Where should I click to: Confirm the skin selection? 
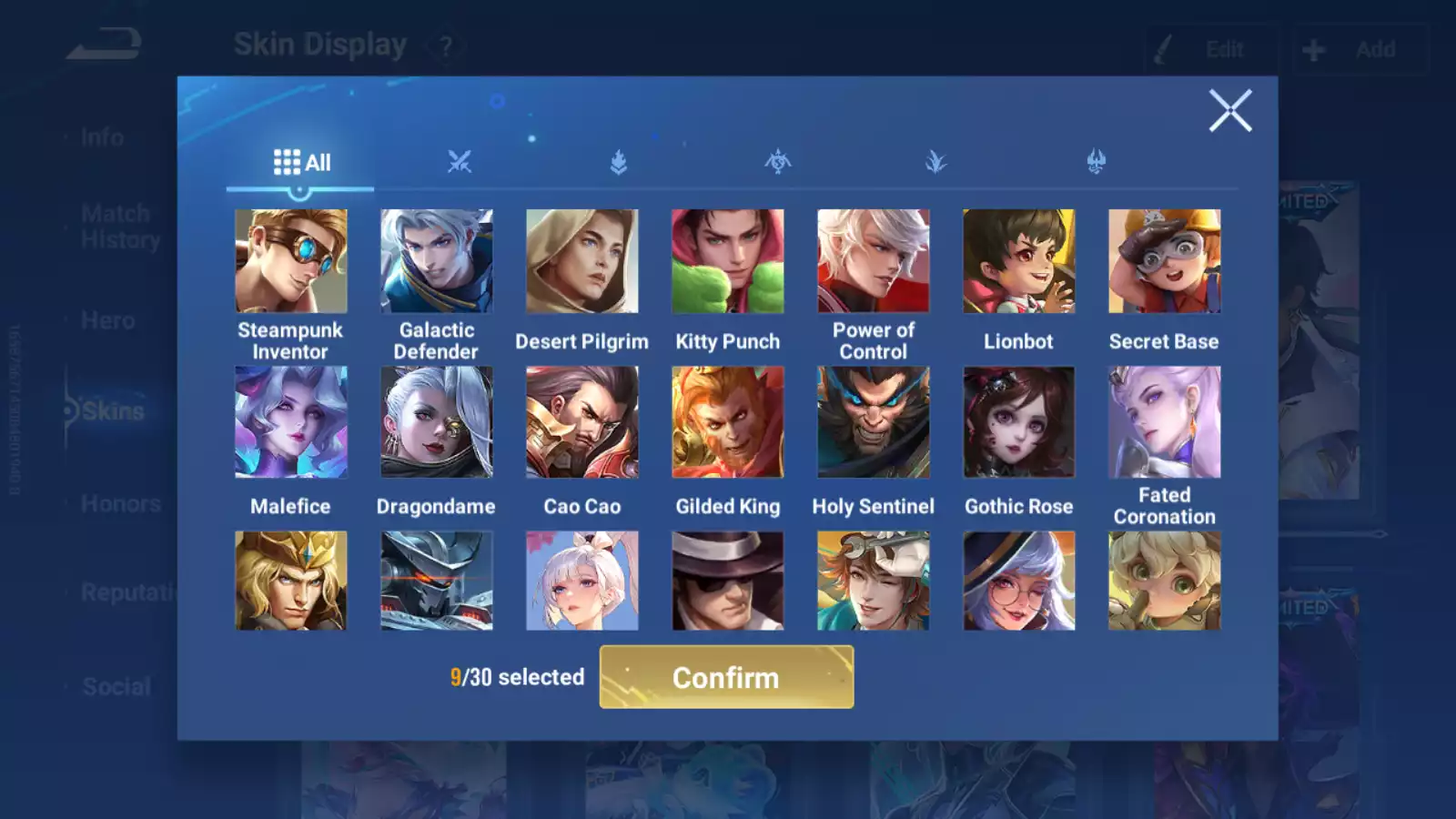(x=725, y=677)
